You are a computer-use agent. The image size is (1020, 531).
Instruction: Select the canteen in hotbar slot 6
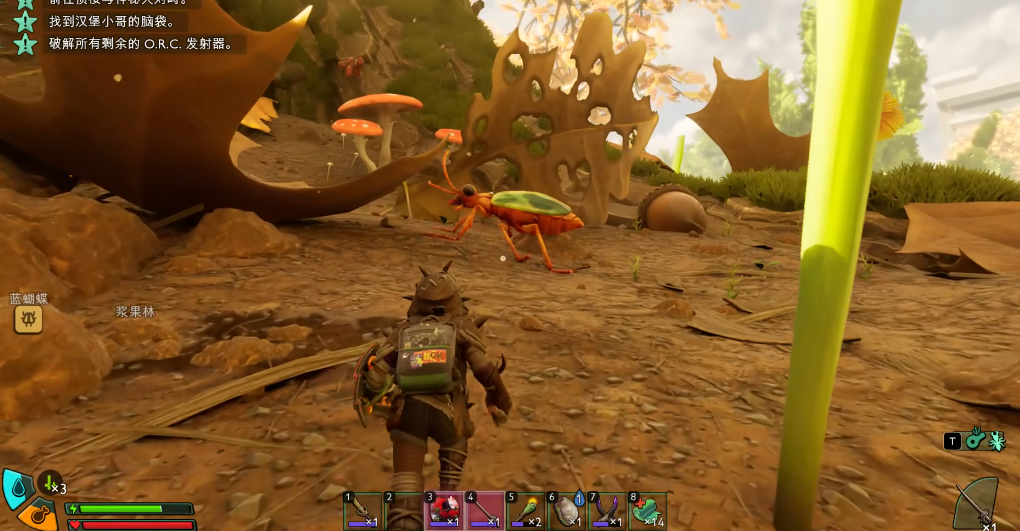click(566, 511)
